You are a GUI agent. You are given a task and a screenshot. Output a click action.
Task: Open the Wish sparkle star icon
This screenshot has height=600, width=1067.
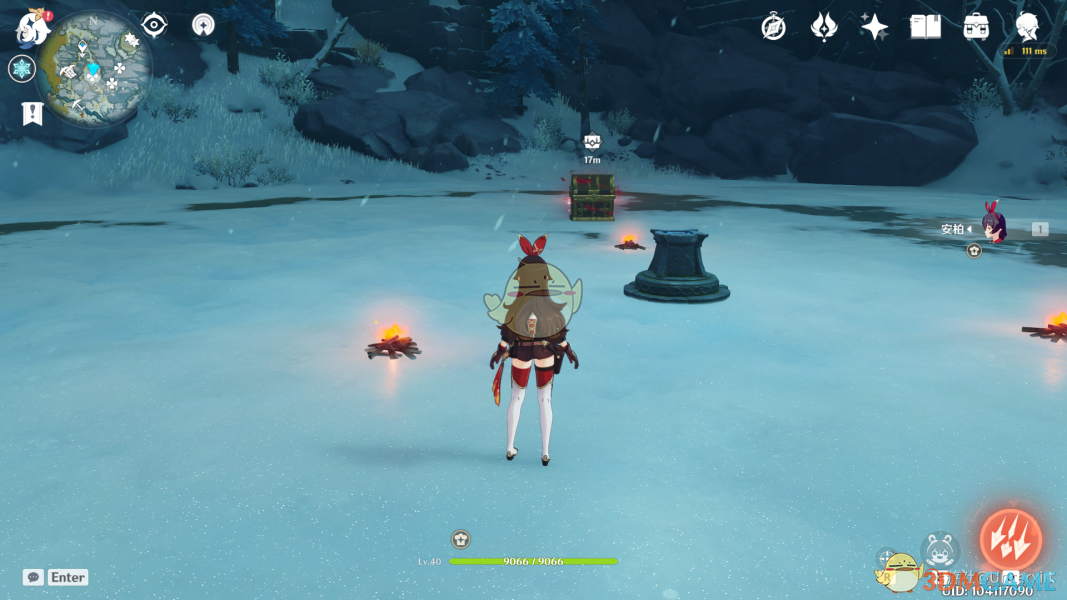coord(875,27)
